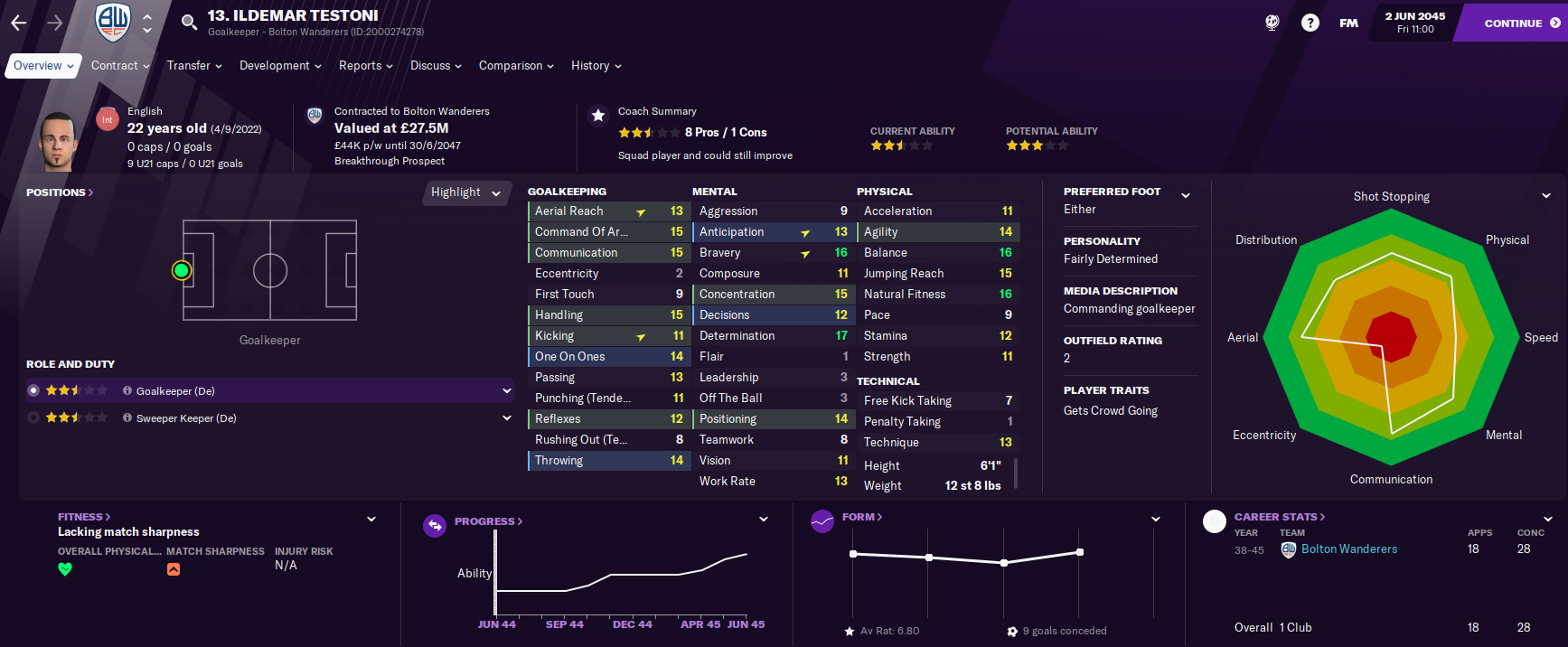Open the help question mark icon
This screenshot has width=1568, height=647.
click(x=1310, y=23)
